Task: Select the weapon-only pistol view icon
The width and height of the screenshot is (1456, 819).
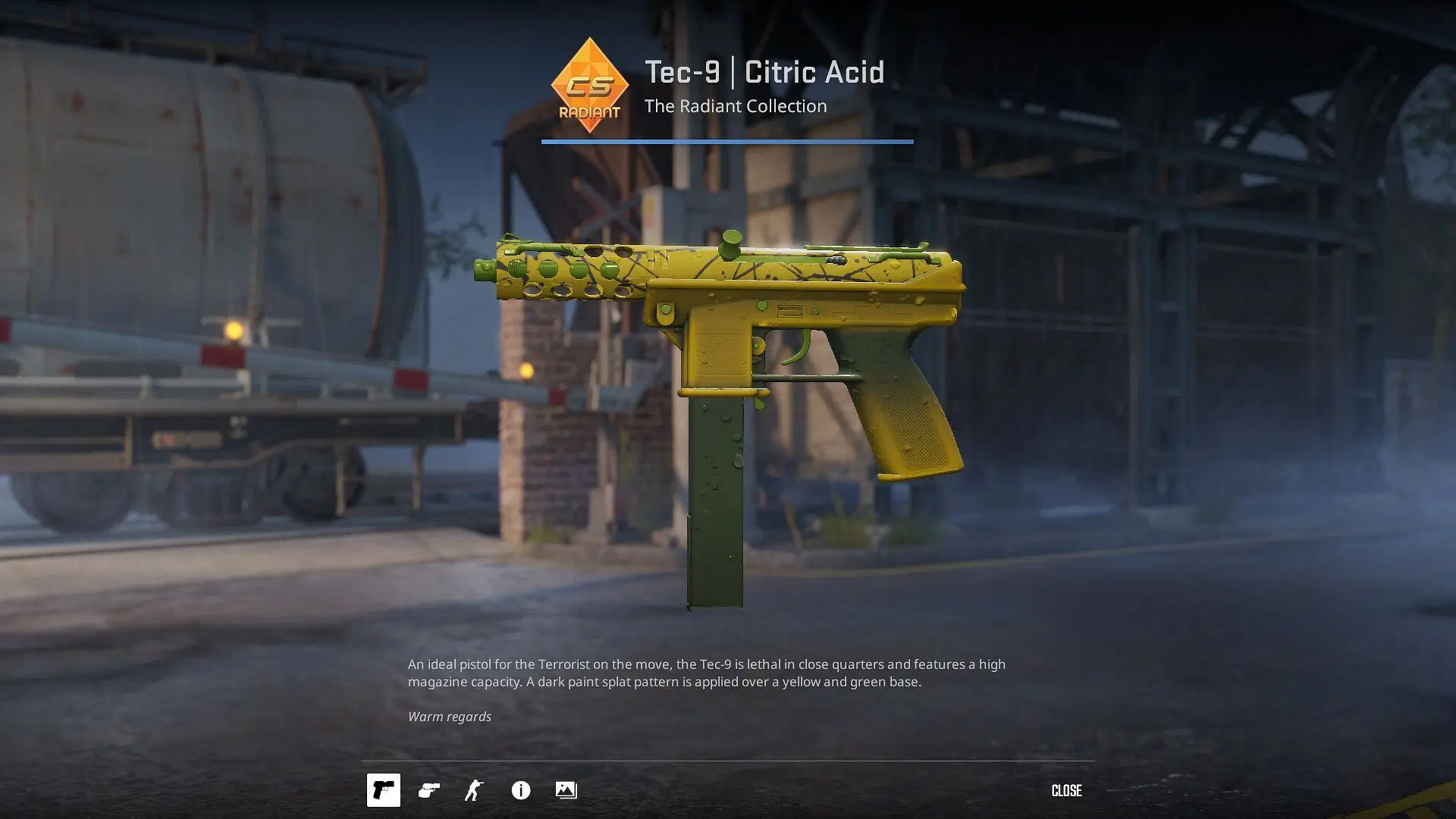Action: pos(383,790)
